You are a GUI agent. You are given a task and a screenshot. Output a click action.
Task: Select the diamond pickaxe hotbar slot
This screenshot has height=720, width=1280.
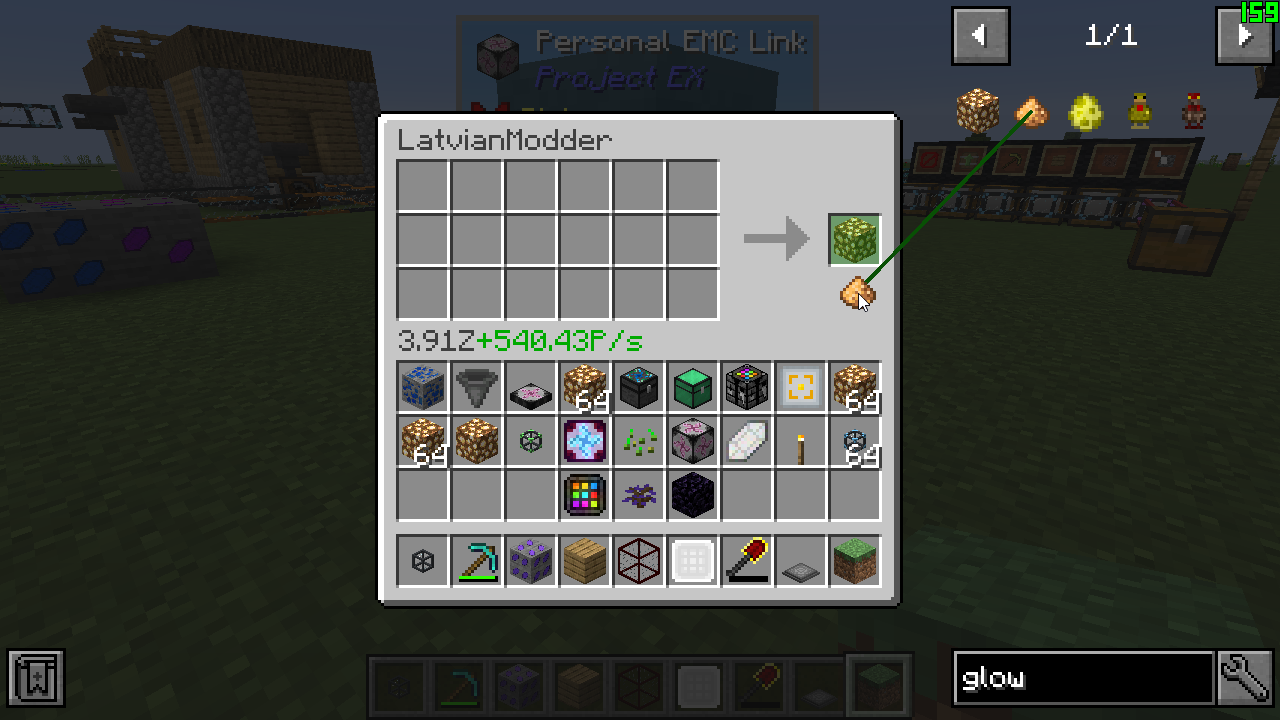477,562
